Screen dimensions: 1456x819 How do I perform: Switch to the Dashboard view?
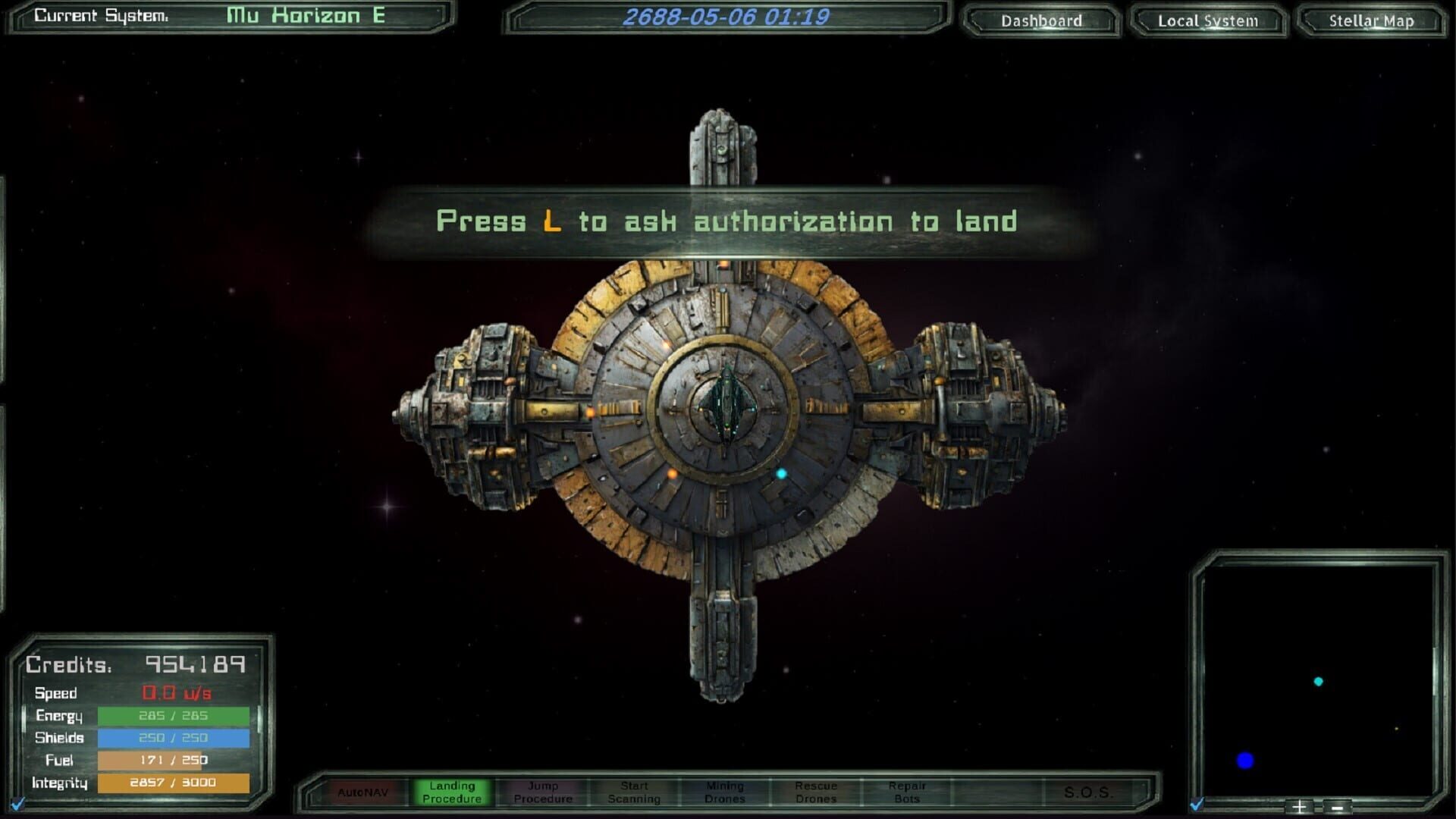pos(1040,20)
